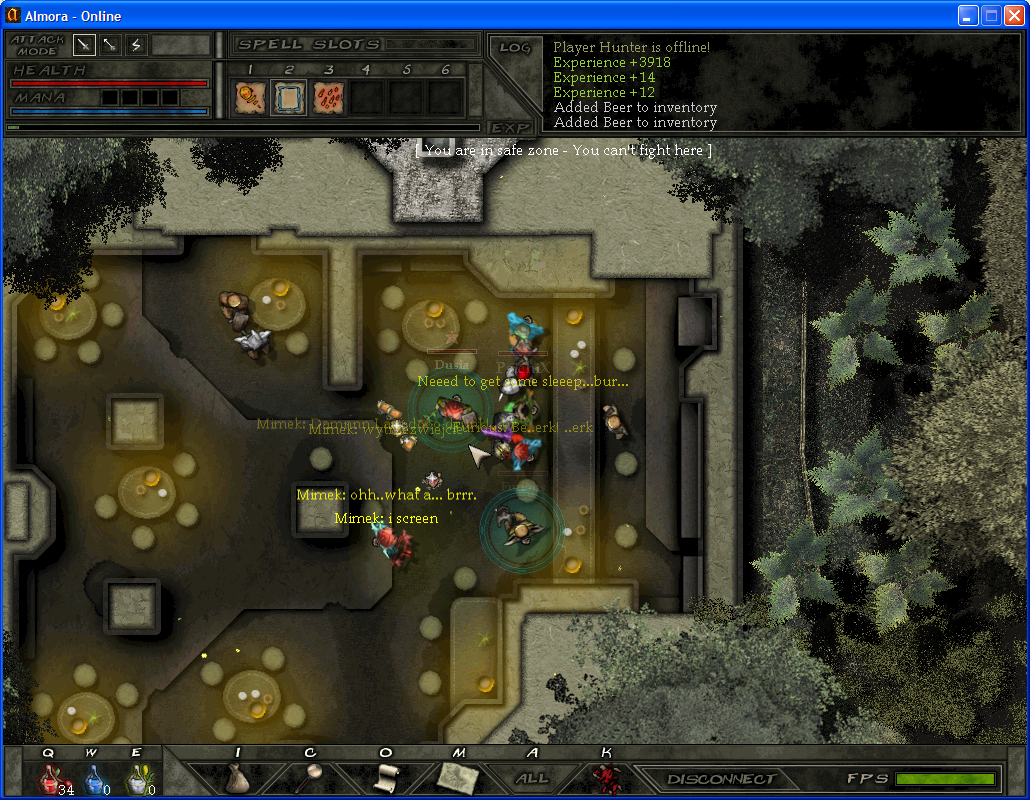
Task: Close the Almora game window
Action: (x=1013, y=15)
